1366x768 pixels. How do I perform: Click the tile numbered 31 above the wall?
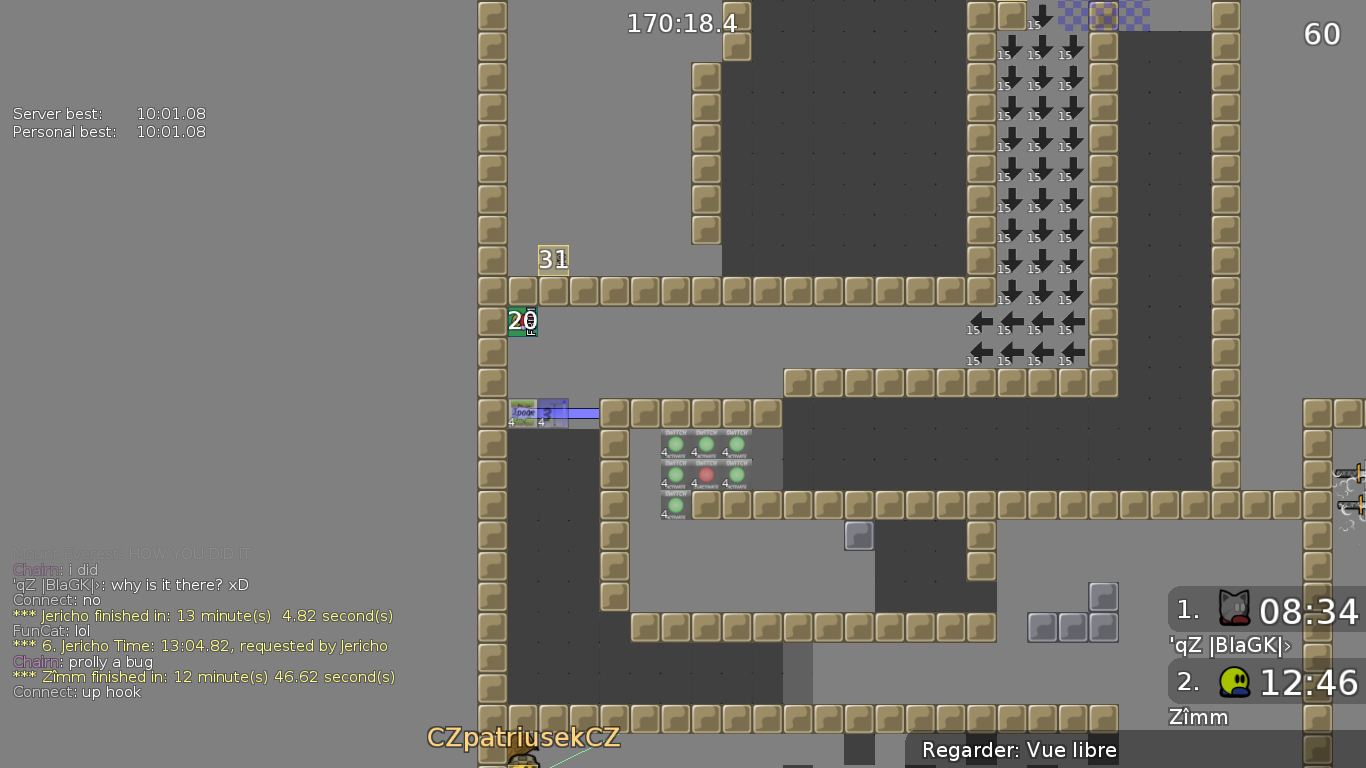(x=554, y=259)
